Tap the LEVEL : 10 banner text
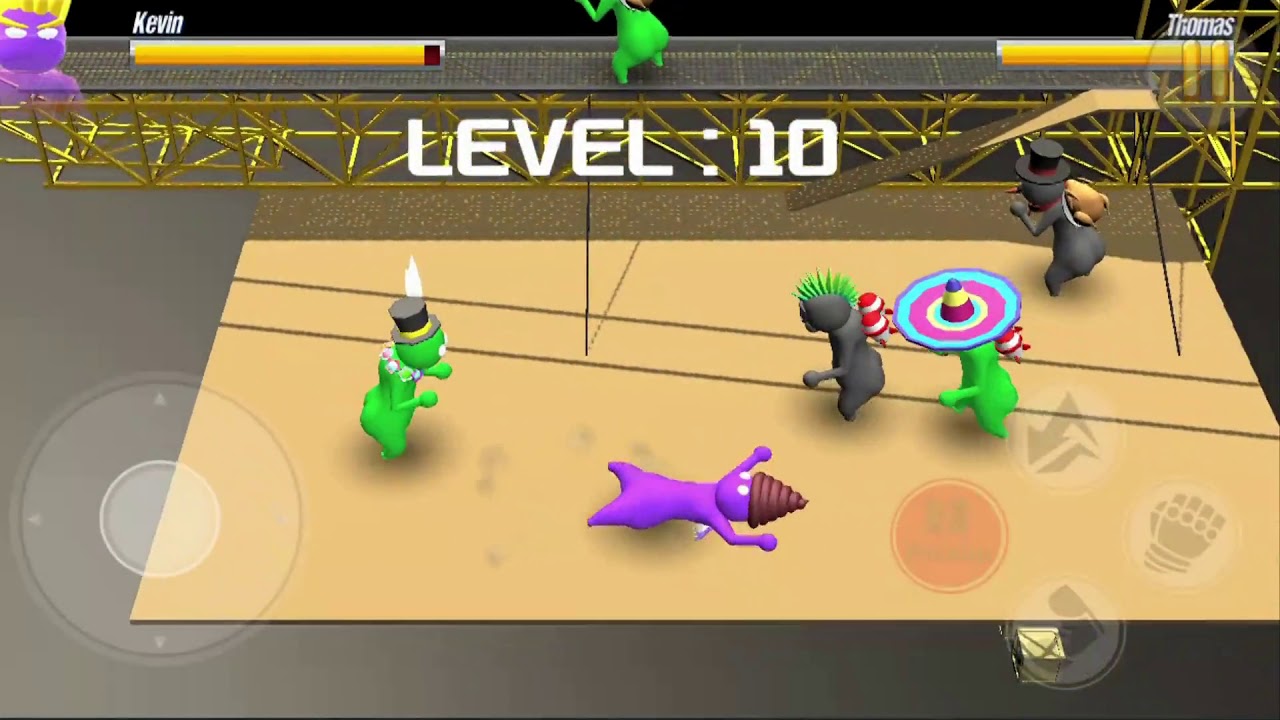Viewport: 1280px width, 720px height. [x=620, y=143]
